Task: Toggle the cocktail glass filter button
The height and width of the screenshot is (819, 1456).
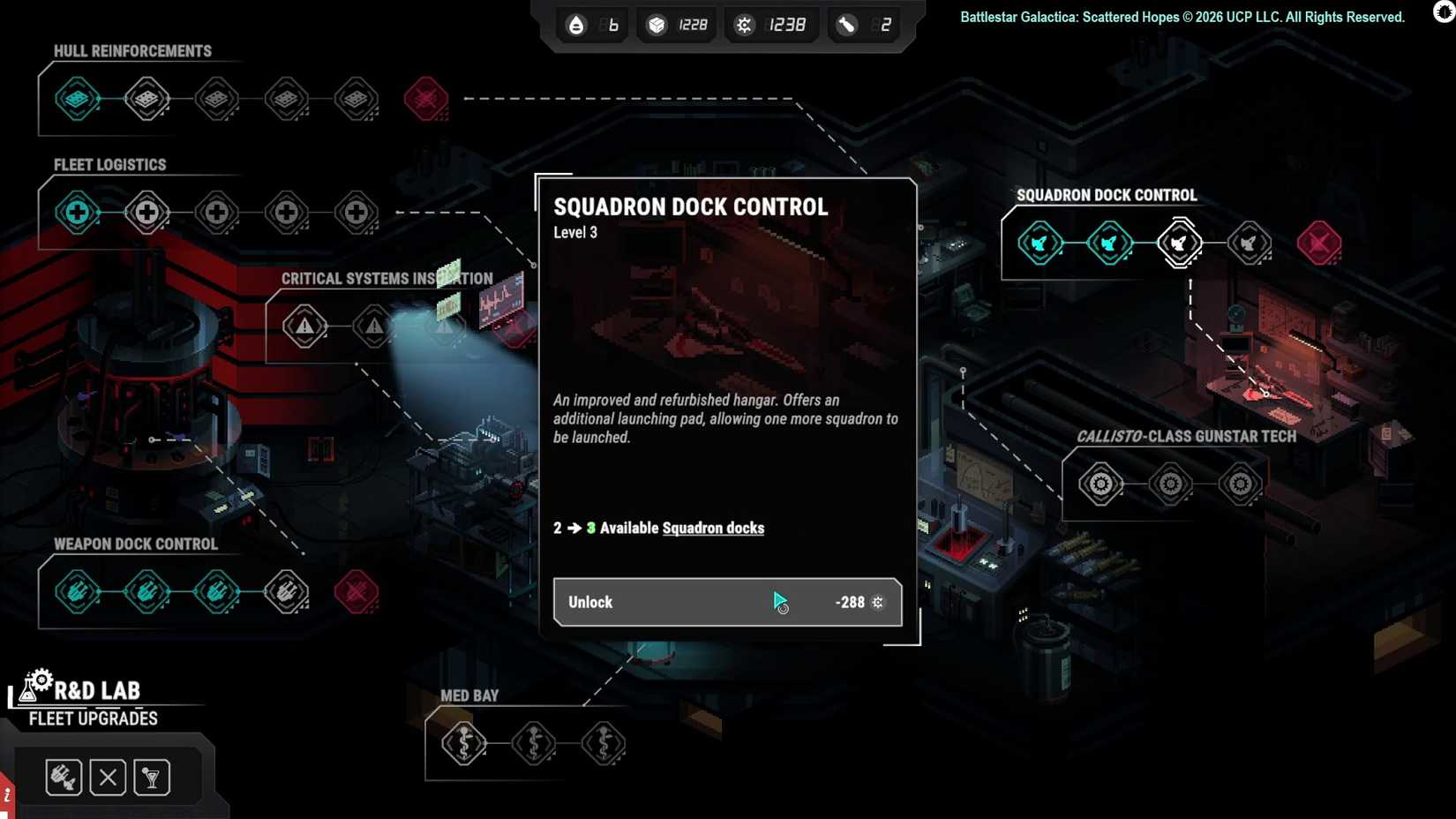Action: pos(151,777)
